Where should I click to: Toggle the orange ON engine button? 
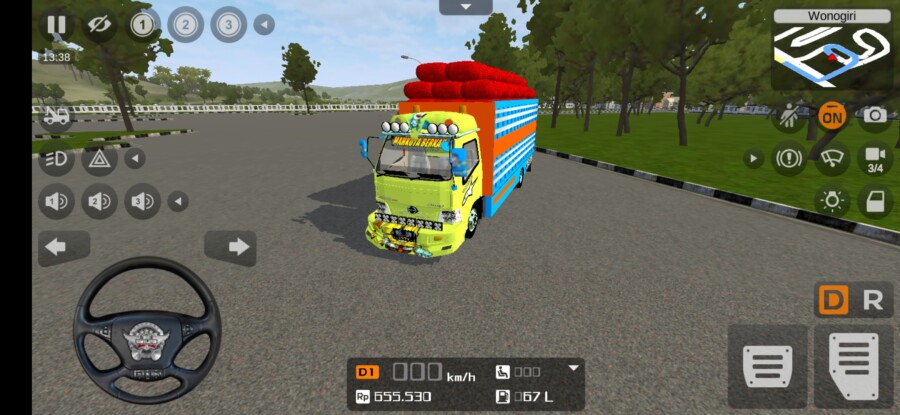[x=831, y=116]
